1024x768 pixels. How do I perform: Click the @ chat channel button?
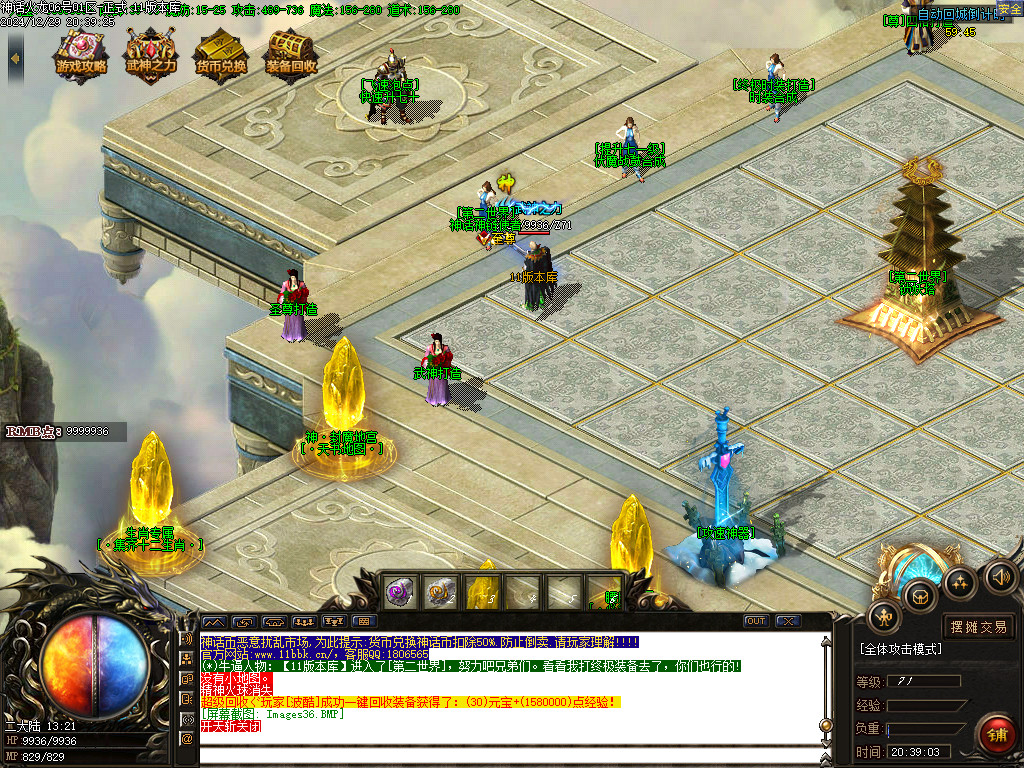click(186, 738)
